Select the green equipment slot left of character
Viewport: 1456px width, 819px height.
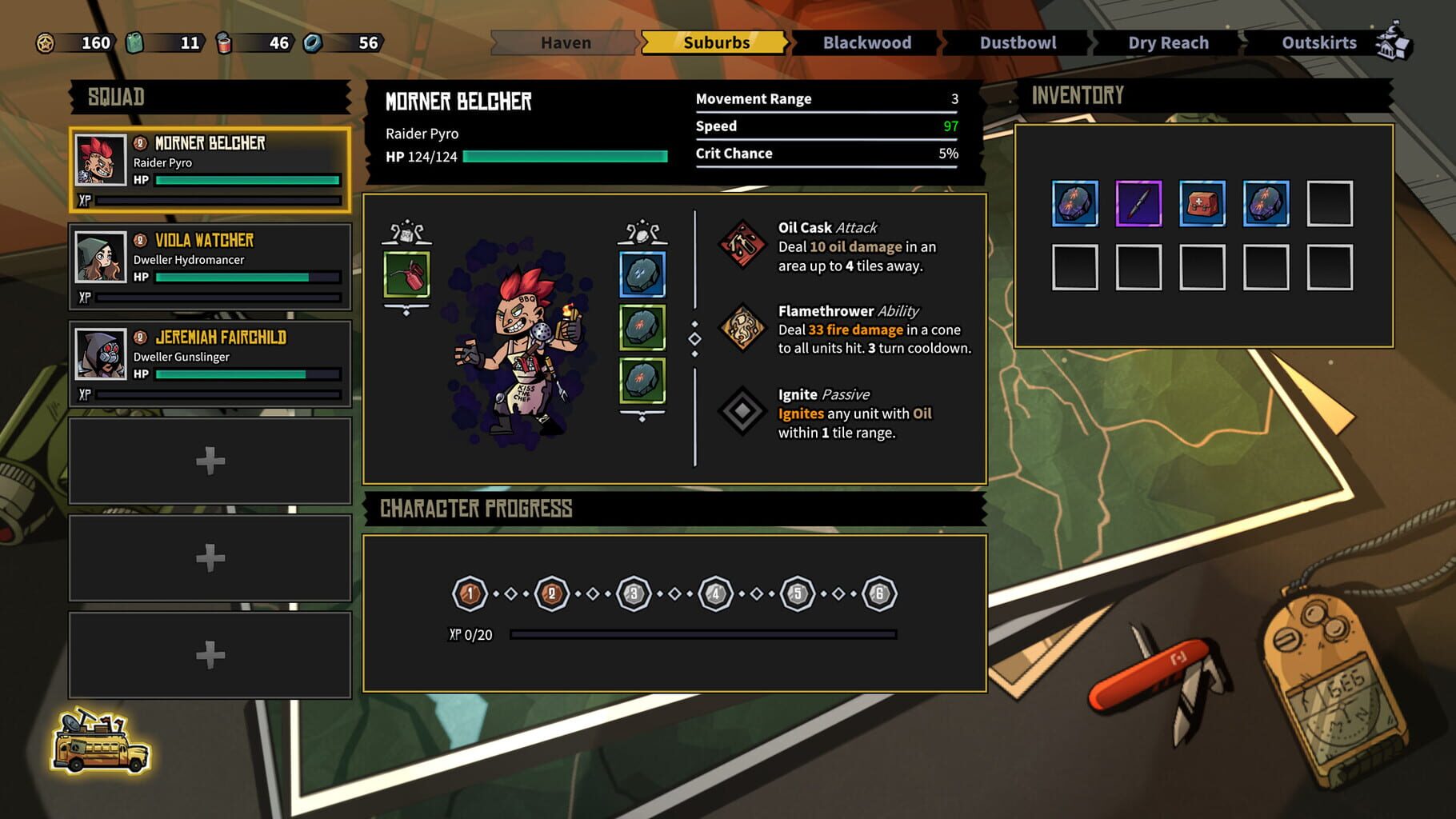tap(408, 273)
